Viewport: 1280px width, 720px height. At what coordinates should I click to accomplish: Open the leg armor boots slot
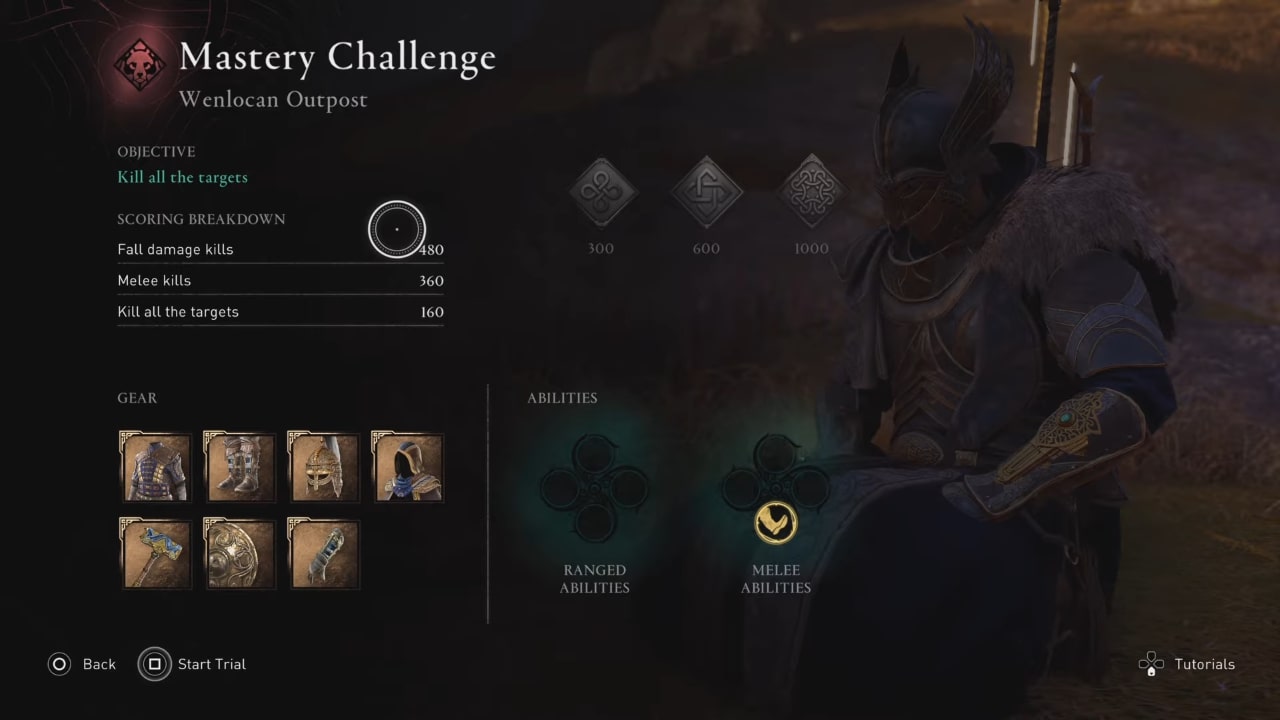pos(238,466)
